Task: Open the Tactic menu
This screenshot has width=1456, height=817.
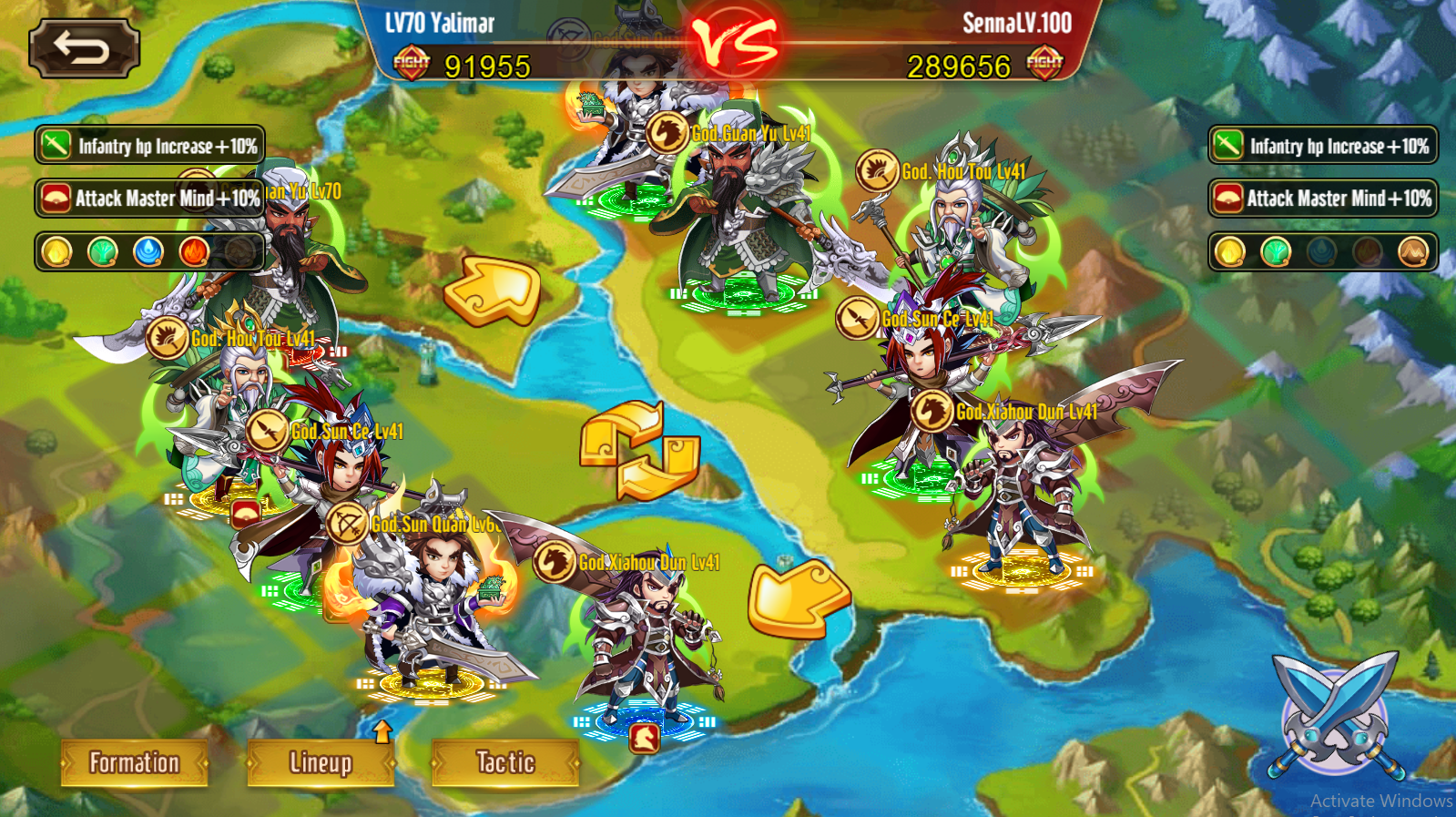Action: click(x=505, y=762)
